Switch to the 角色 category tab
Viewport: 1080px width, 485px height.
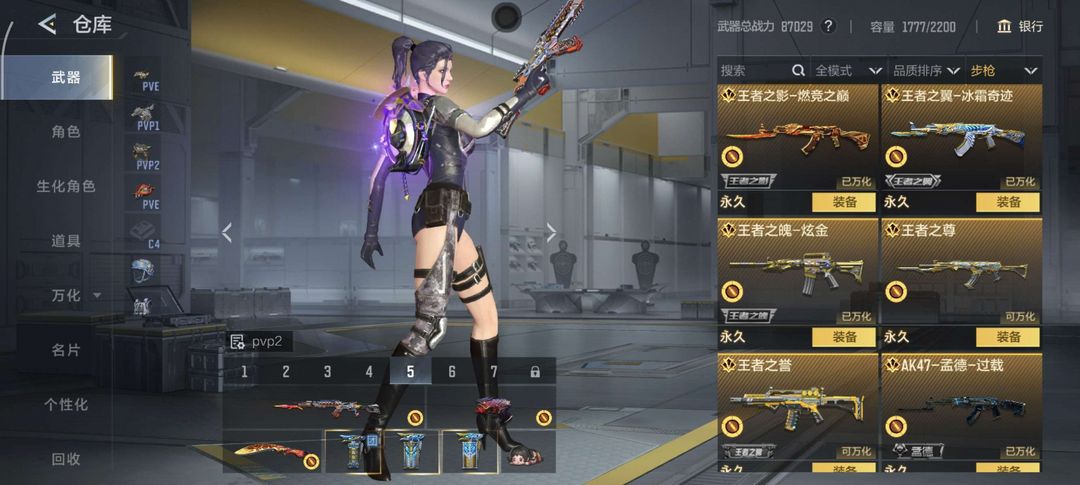tap(66, 131)
